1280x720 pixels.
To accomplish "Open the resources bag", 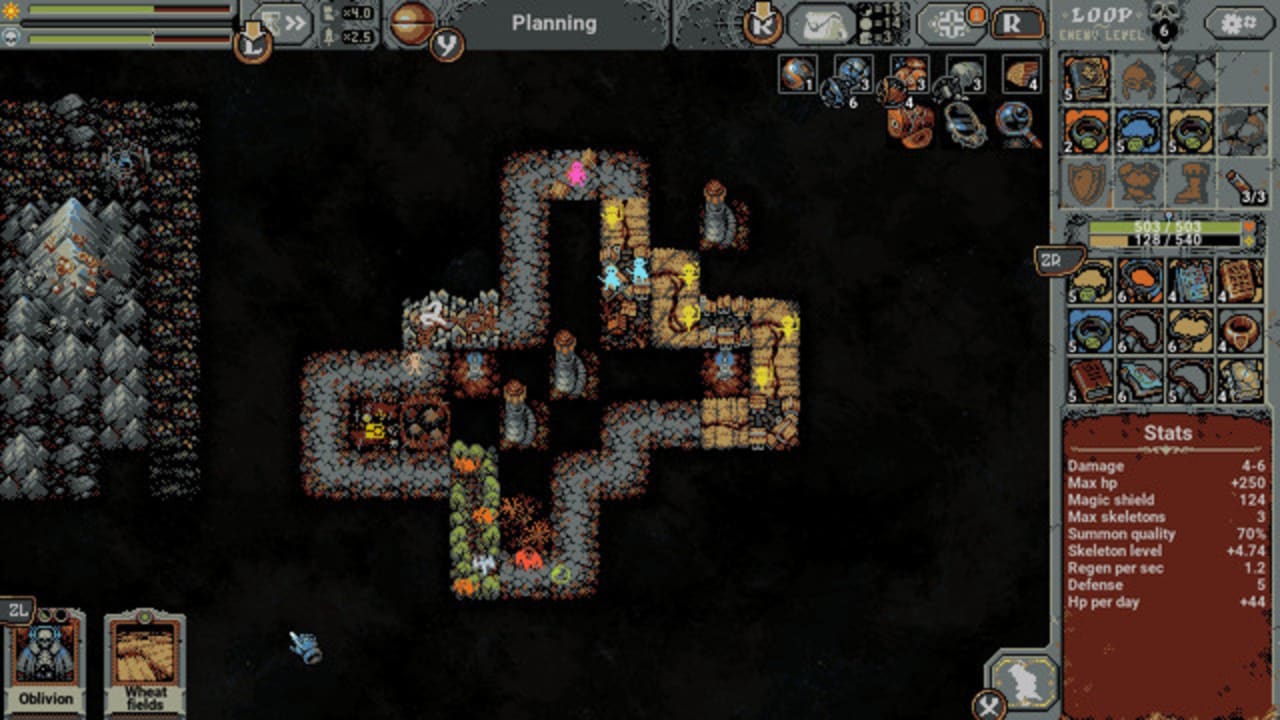I will (x=821, y=24).
